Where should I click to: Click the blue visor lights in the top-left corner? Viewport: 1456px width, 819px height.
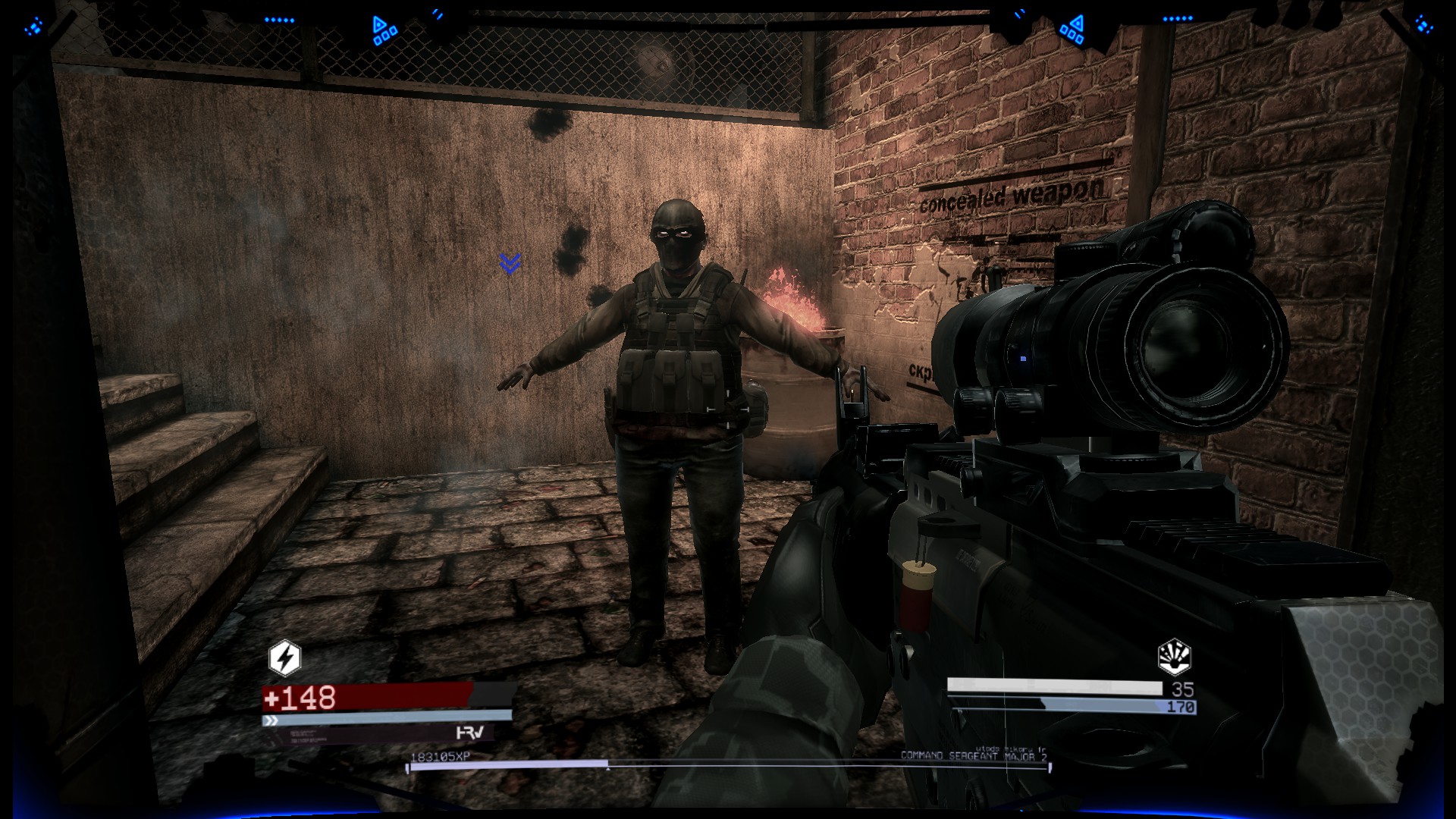point(33,25)
